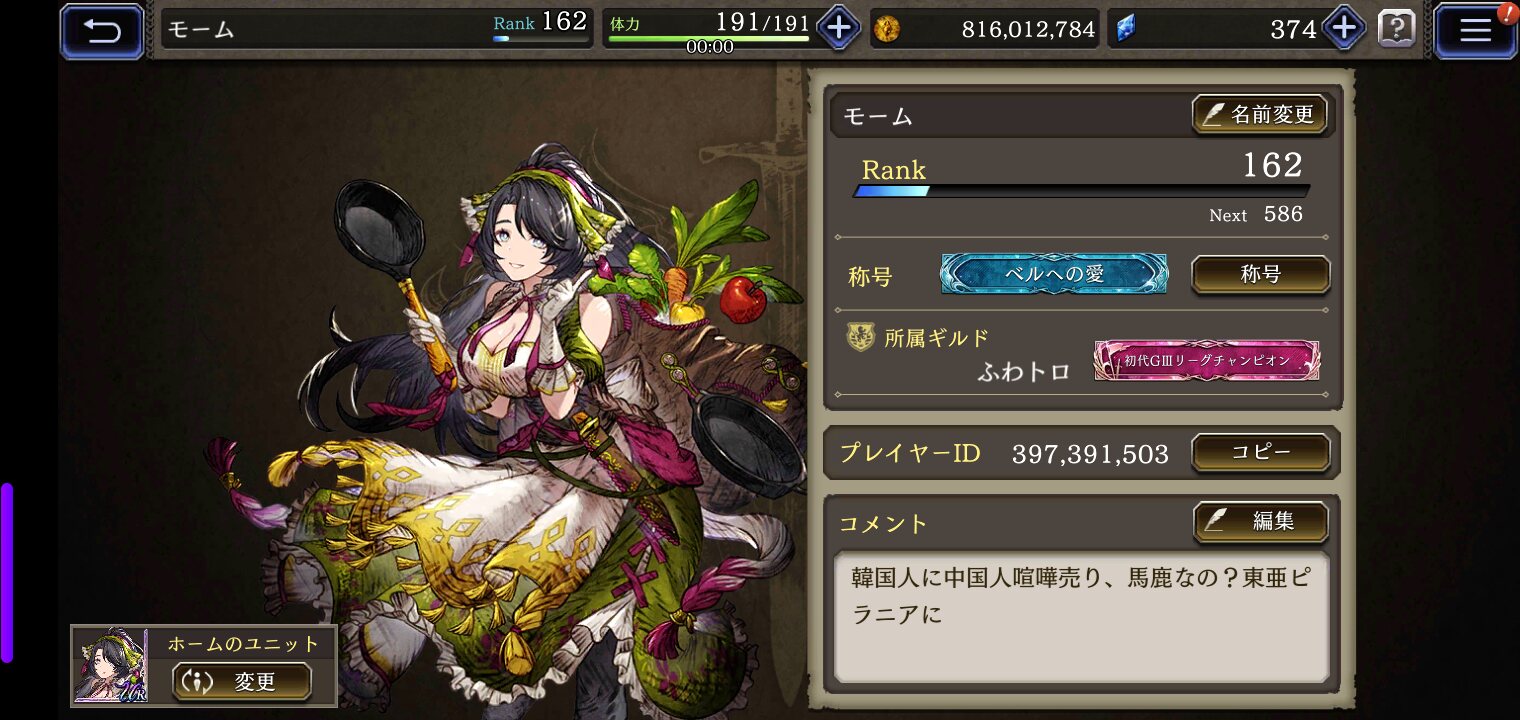The width and height of the screenshot is (1520, 720).
Task: Tap the 初代GIIIリーグチャンピオン guild badge
Action: pos(1207,360)
